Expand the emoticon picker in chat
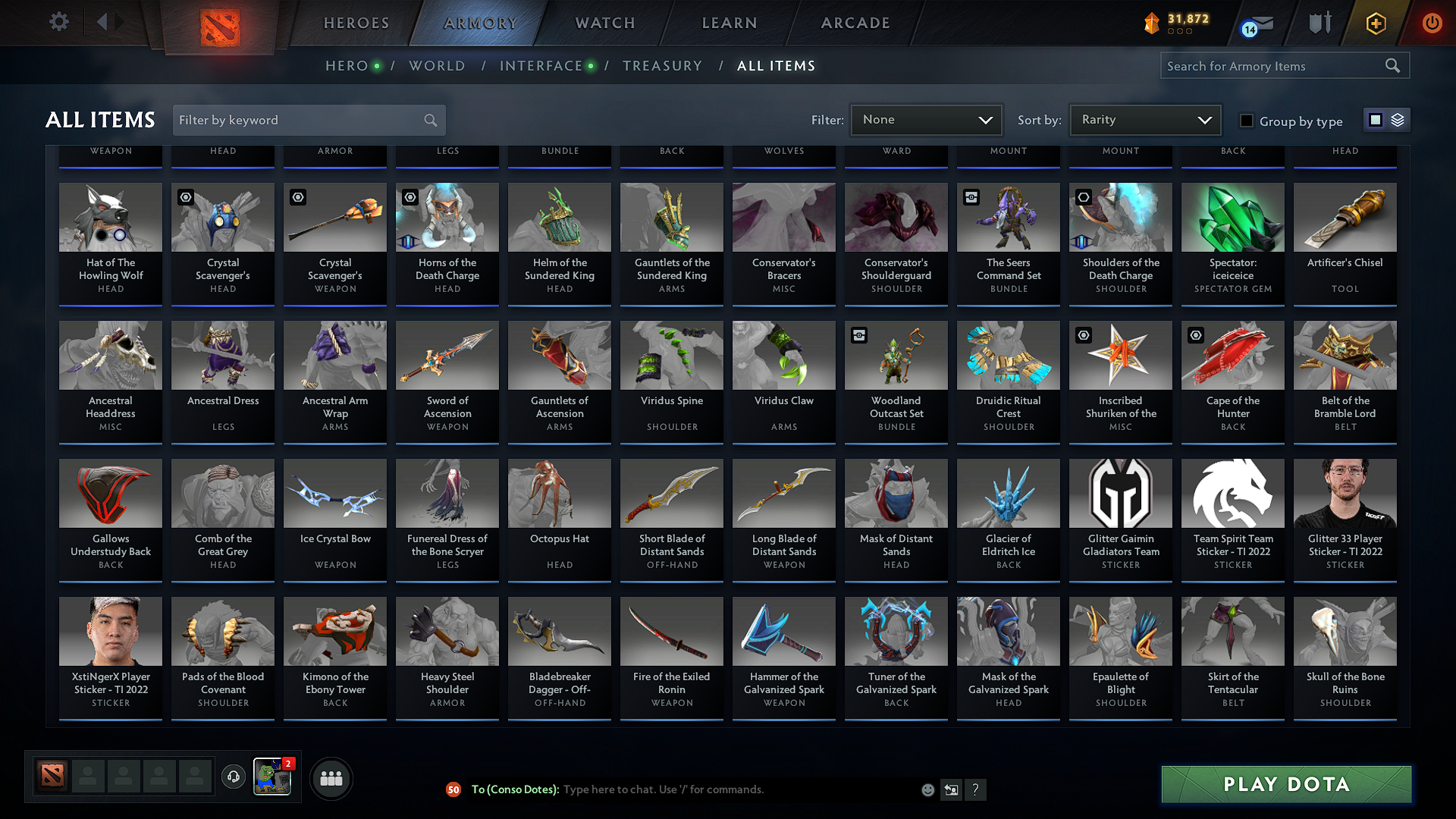 click(x=927, y=789)
